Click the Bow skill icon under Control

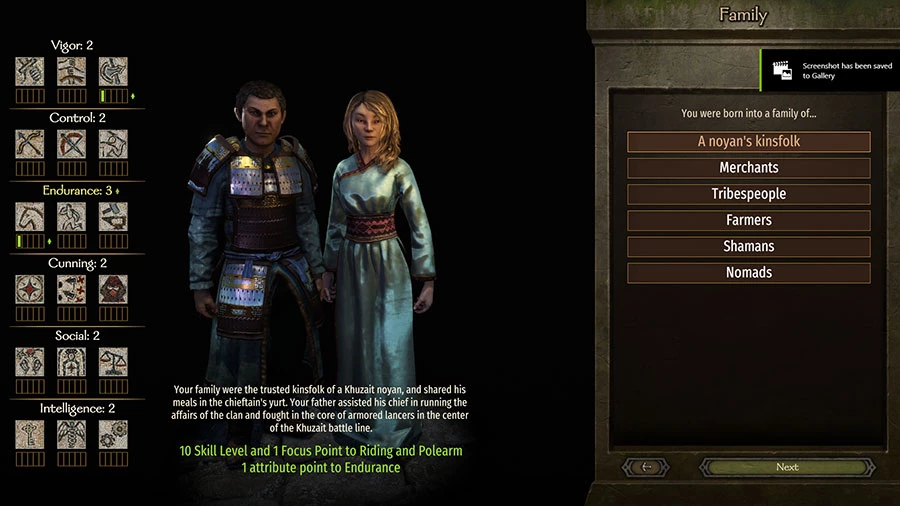click(x=30, y=144)
